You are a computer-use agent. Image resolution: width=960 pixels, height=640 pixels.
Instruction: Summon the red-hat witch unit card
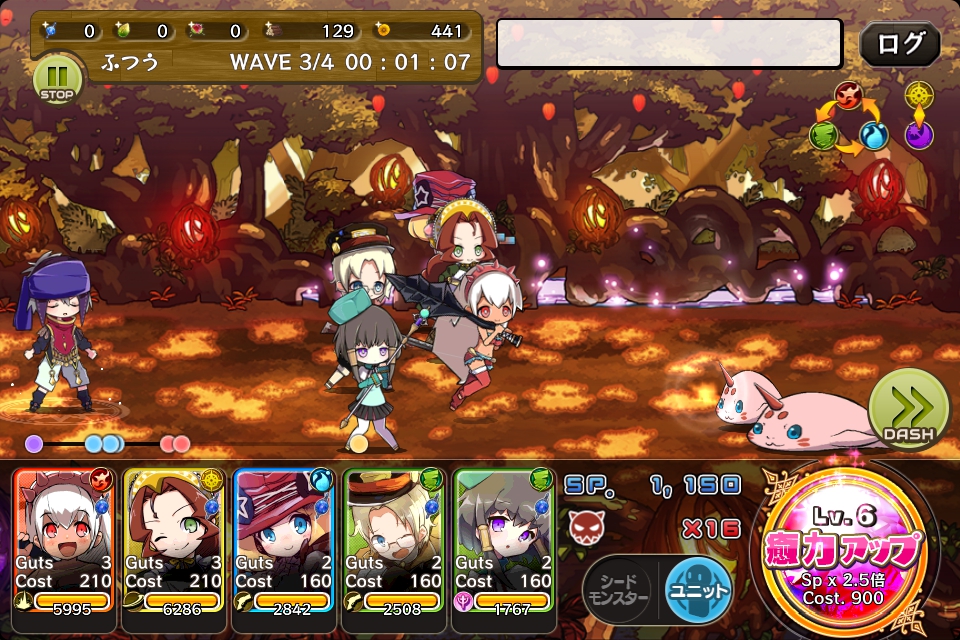(284, 540)
